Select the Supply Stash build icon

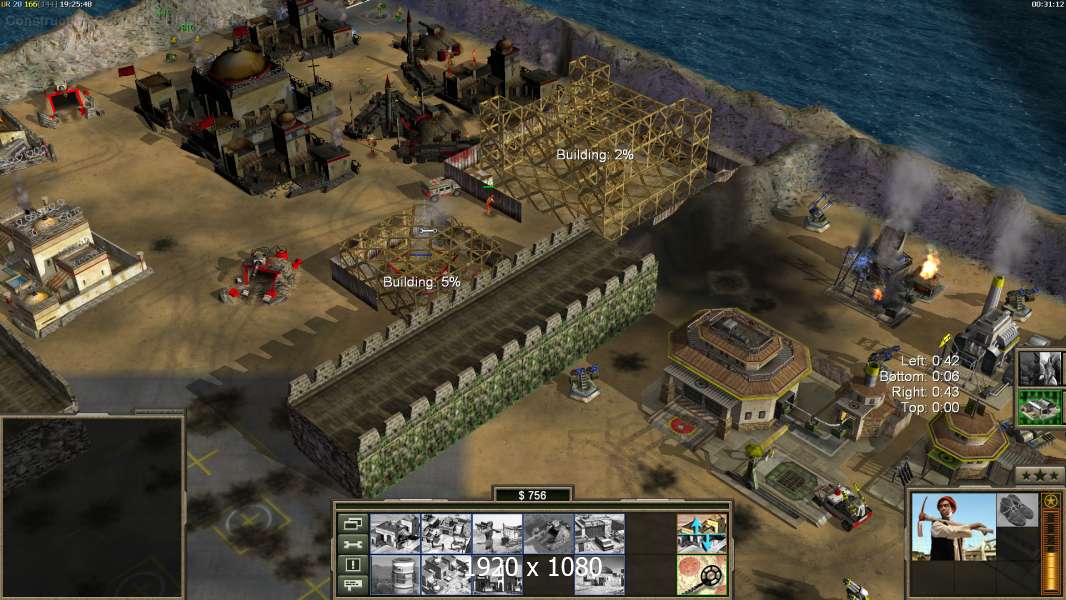click(394, 533)
